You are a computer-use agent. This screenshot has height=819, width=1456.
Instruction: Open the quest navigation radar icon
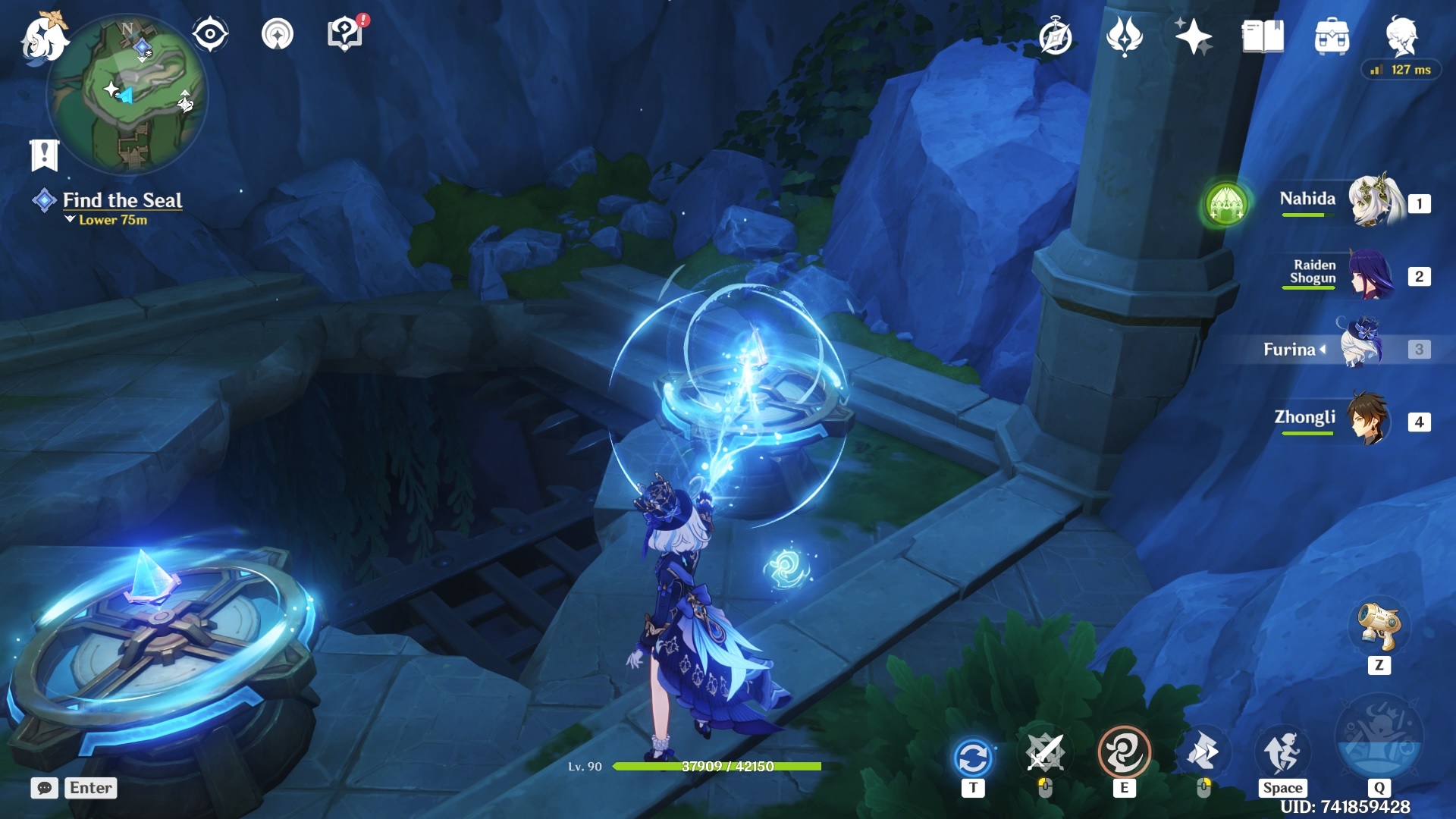pos(278,35)
